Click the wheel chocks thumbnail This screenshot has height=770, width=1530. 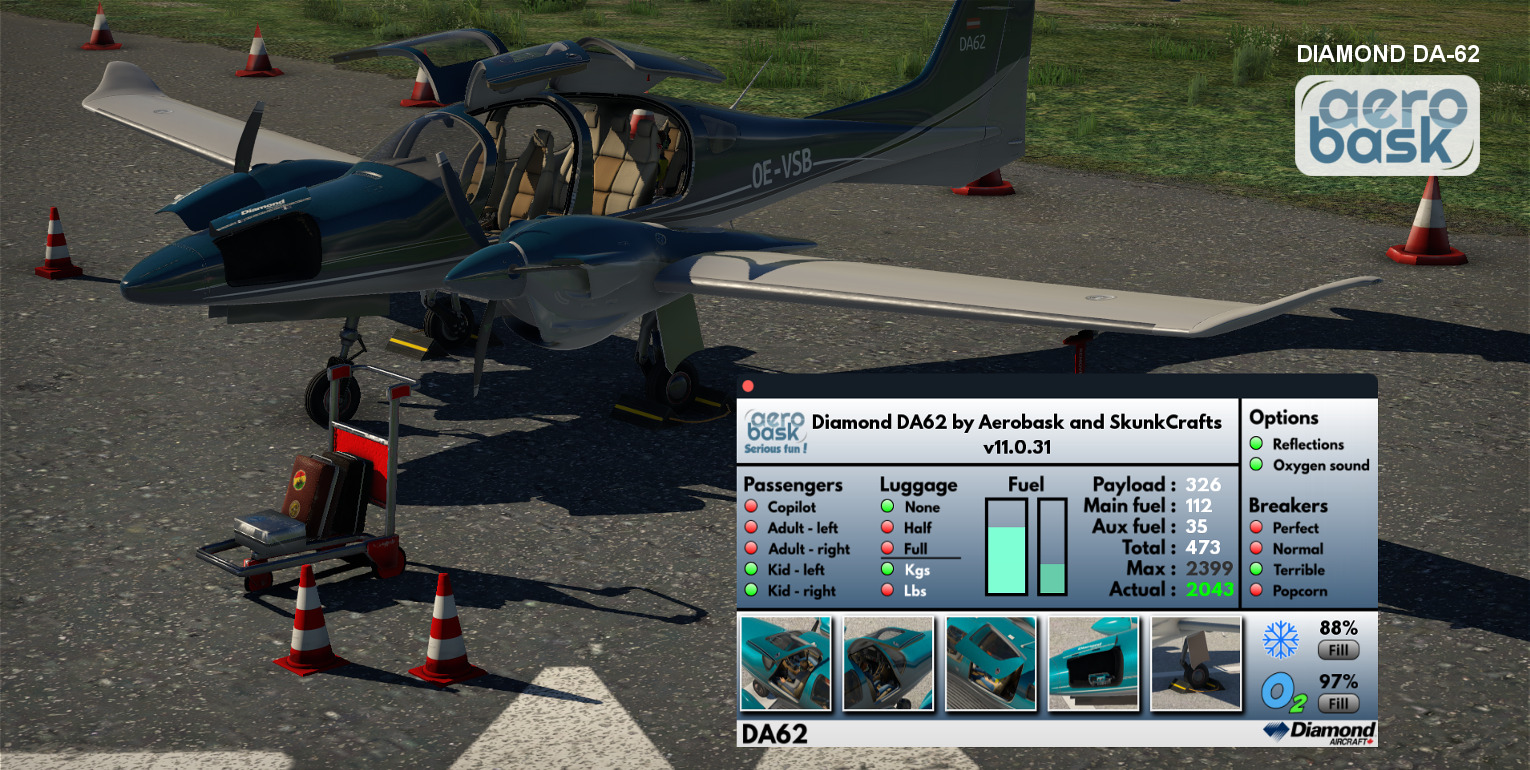pos(1196,664)
